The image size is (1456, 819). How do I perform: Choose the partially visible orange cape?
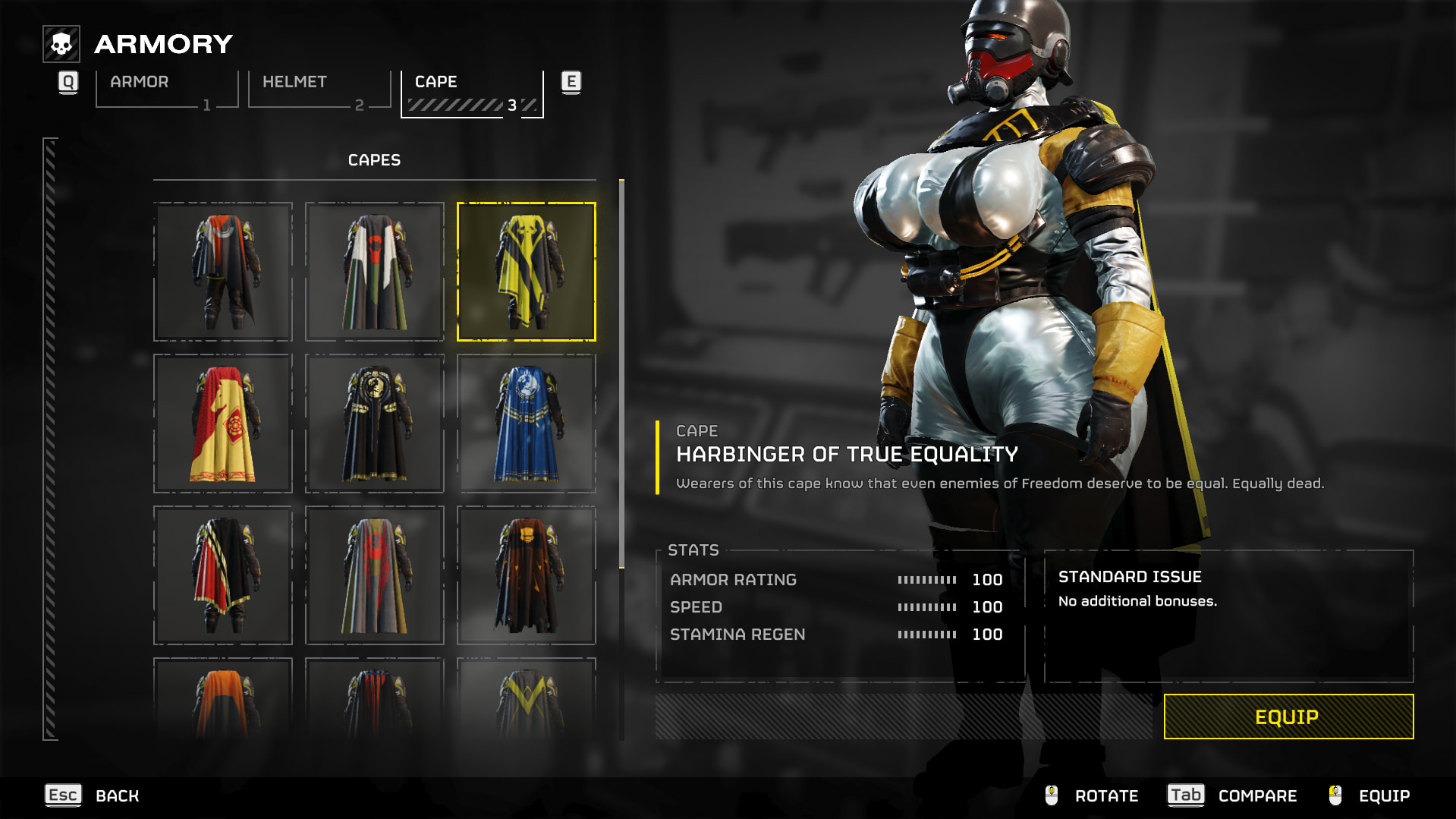(x=223, y=700)
